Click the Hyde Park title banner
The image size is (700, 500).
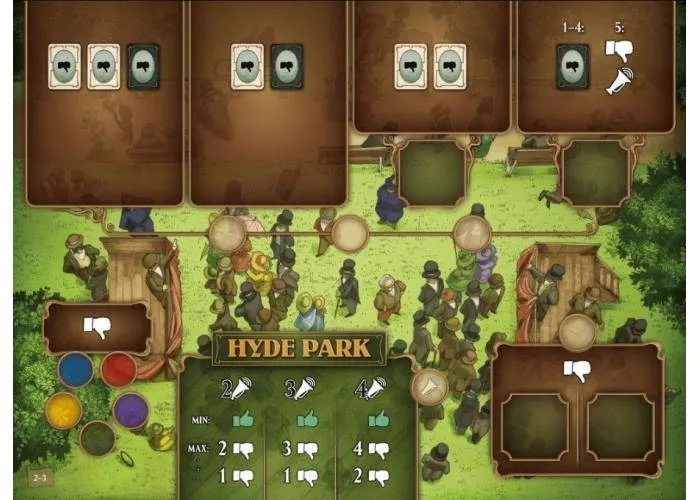(x=298, y=348)
